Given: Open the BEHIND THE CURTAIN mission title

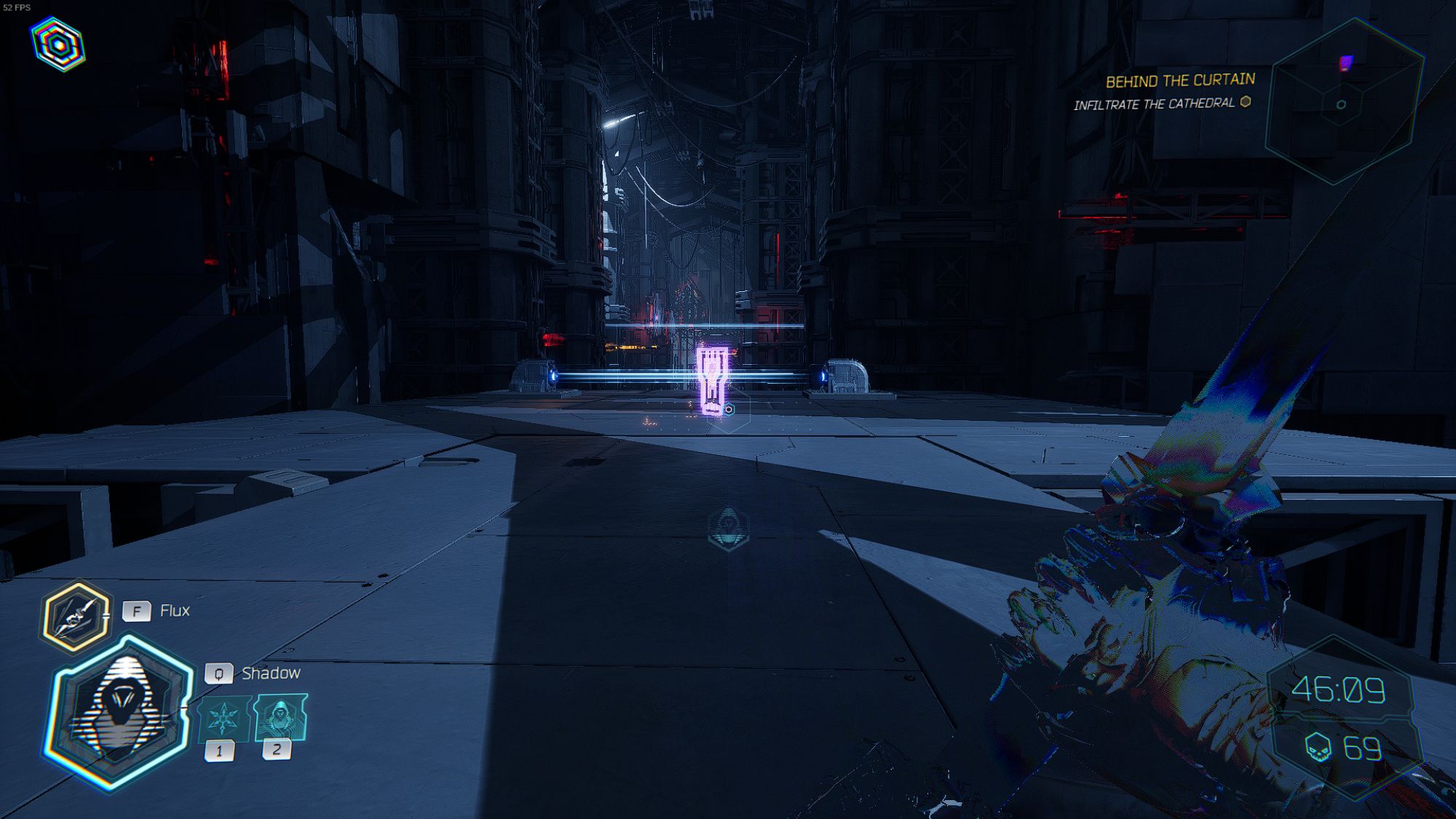Looking at the screenshot, I should 1179,79.
